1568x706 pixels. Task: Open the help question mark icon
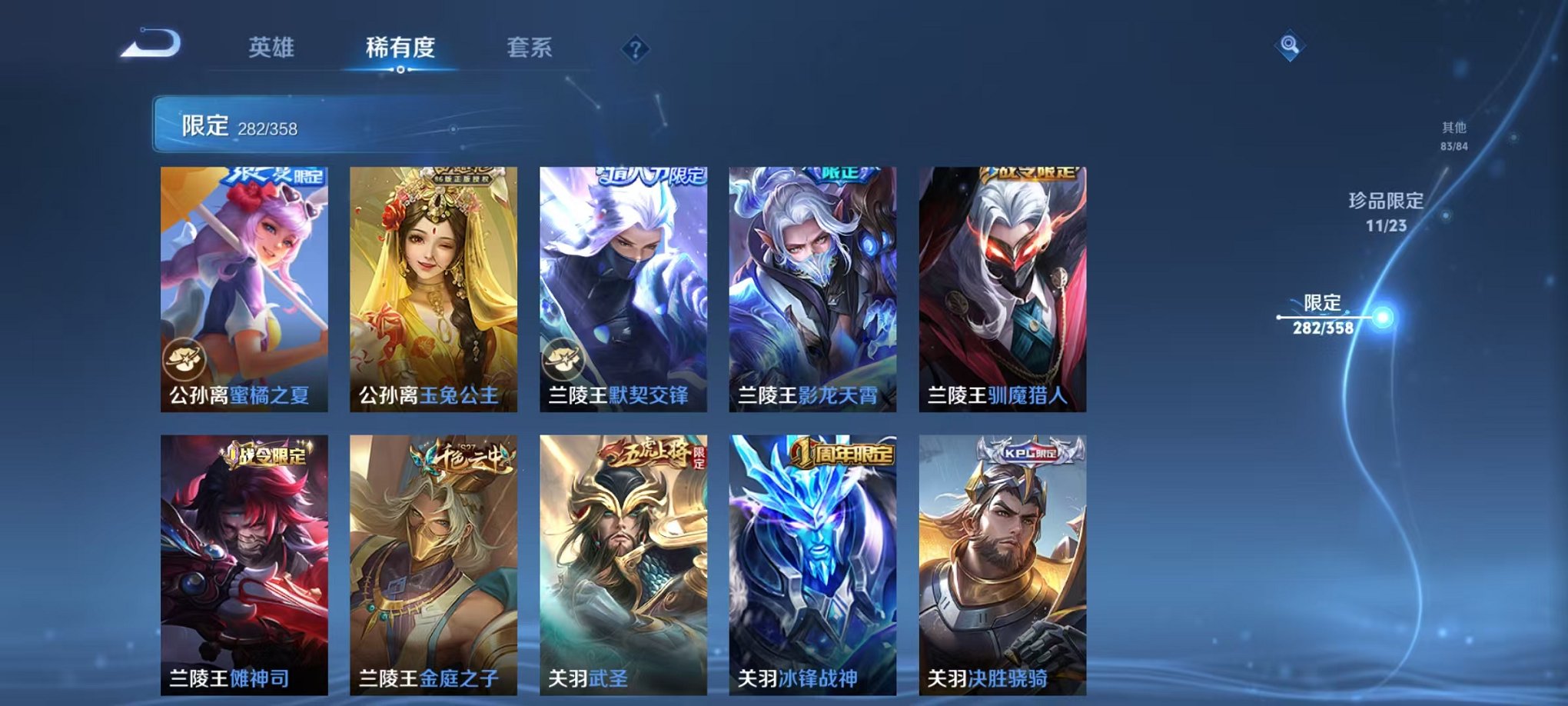coord(634,50)
